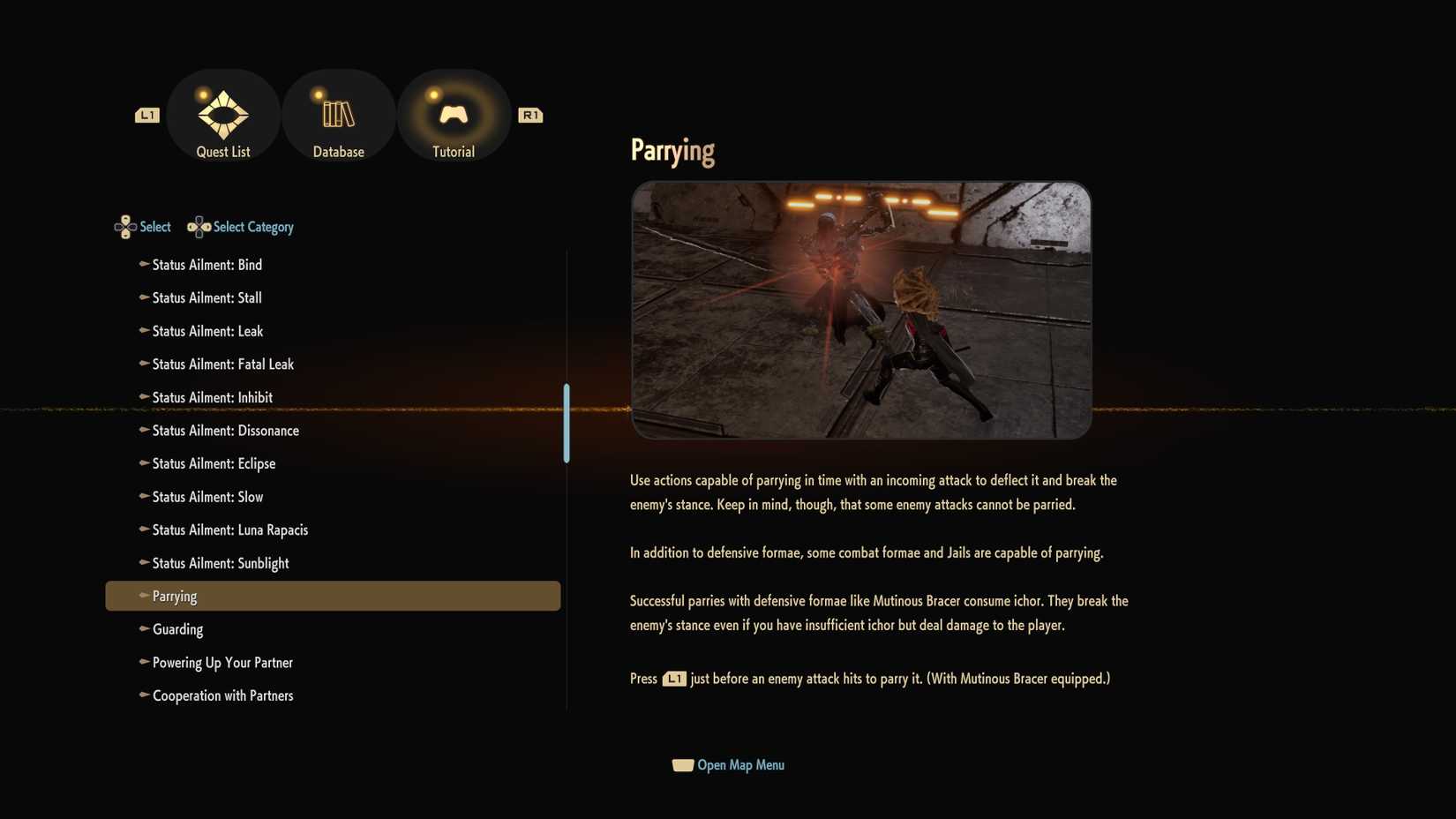View the Guarding tutorial entry
This screenshot has height=819, width=1456.
point(177,629)
